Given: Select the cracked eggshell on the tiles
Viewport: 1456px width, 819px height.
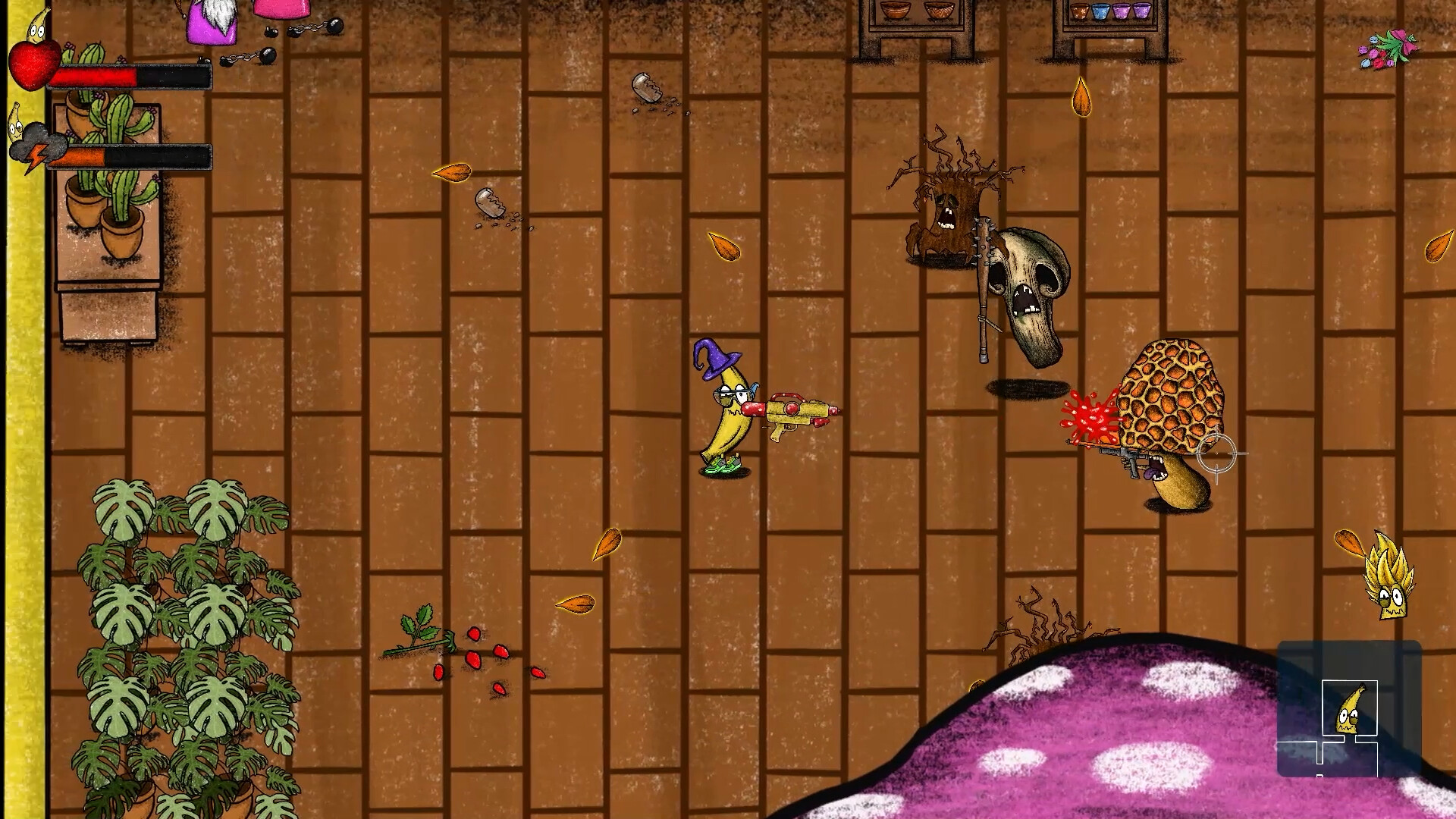Looking at the screenshot, I should pyautogui.click(x=489, y=201).
